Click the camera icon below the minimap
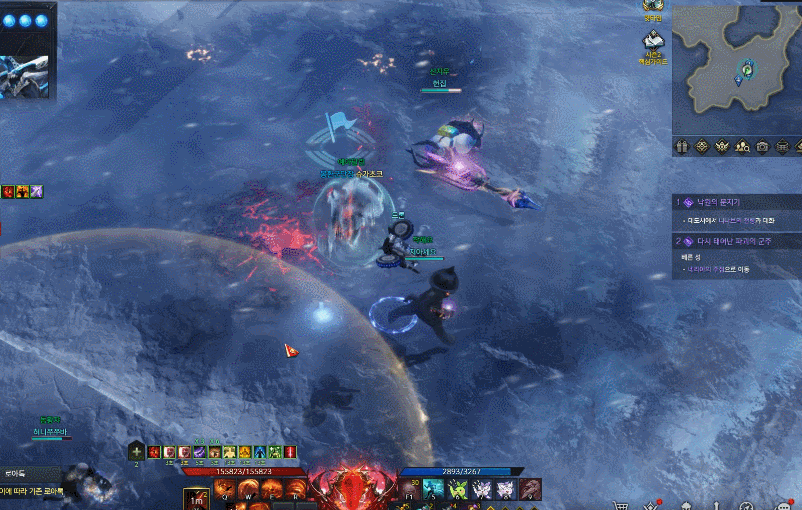The image size is (802, 510). tap(763, 146)
